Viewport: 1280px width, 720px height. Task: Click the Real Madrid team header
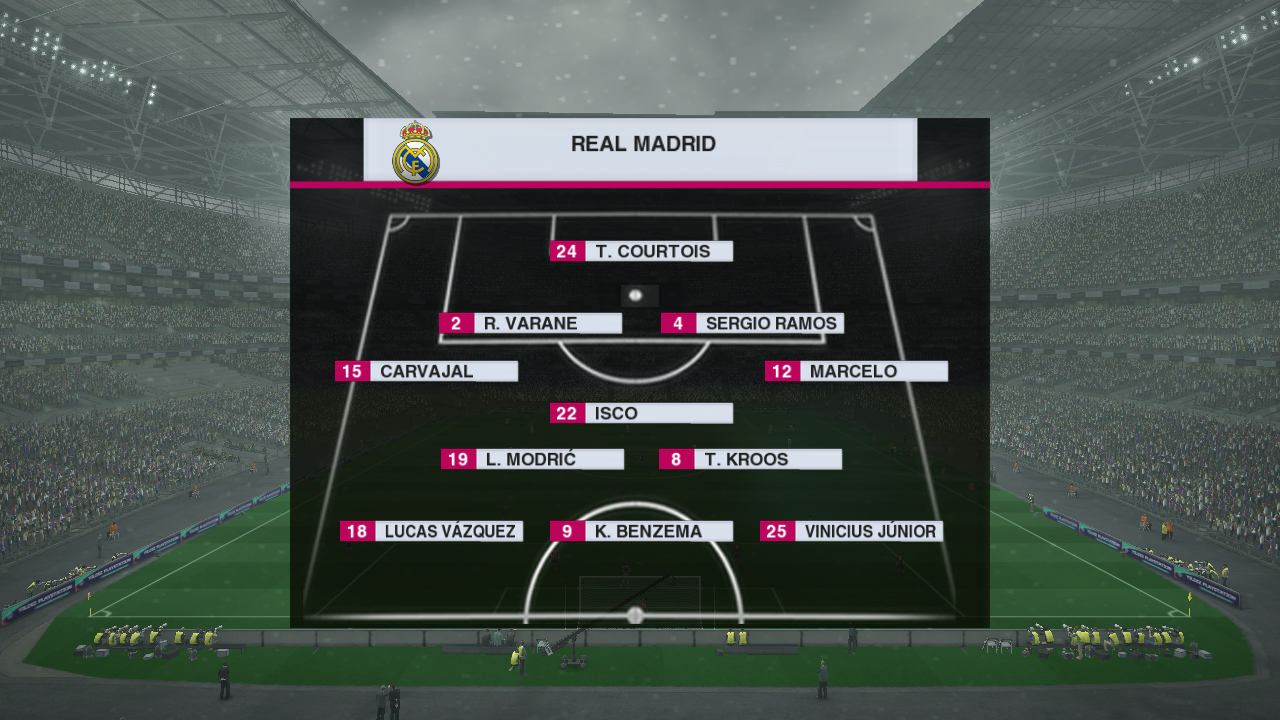[643, 144]
